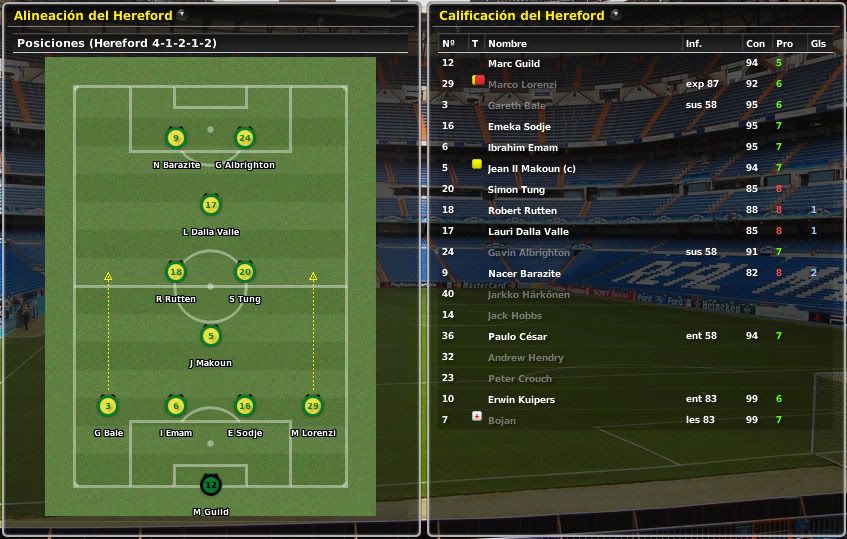Open Marc Guild's row in ratings list
Screen dimensions: 847x539
(514, 64)
